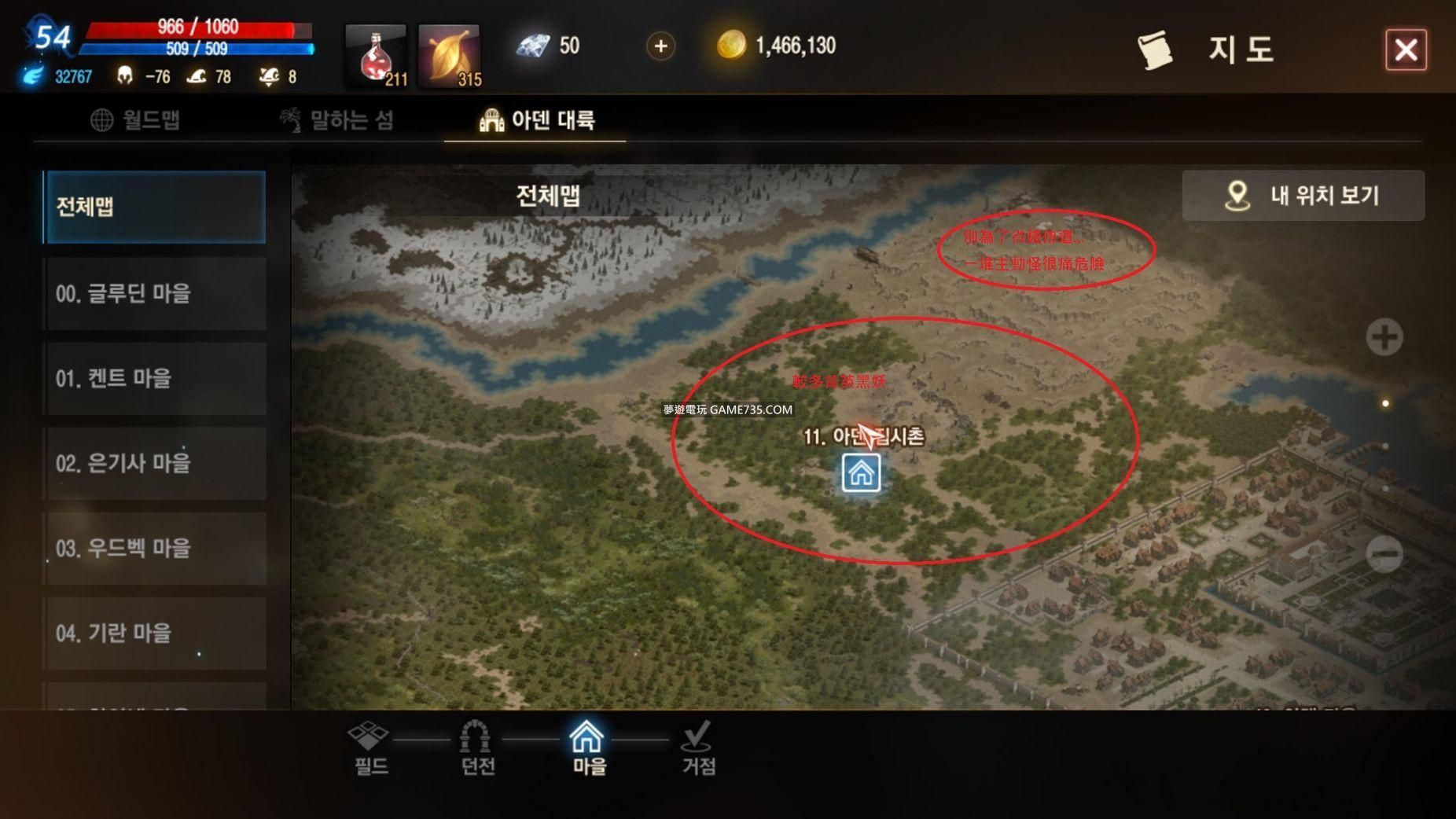This screenshot has height=819, width=1456.
Task: Zoom in with the map plus button
Action: [x=1384, y=337]
